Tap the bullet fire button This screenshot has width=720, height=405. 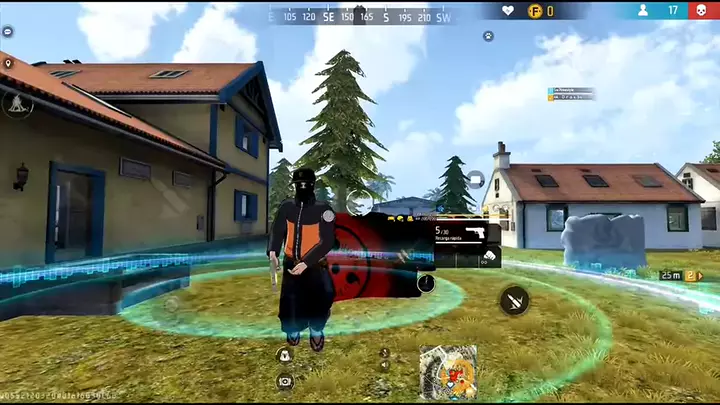(x=514, y=299)
